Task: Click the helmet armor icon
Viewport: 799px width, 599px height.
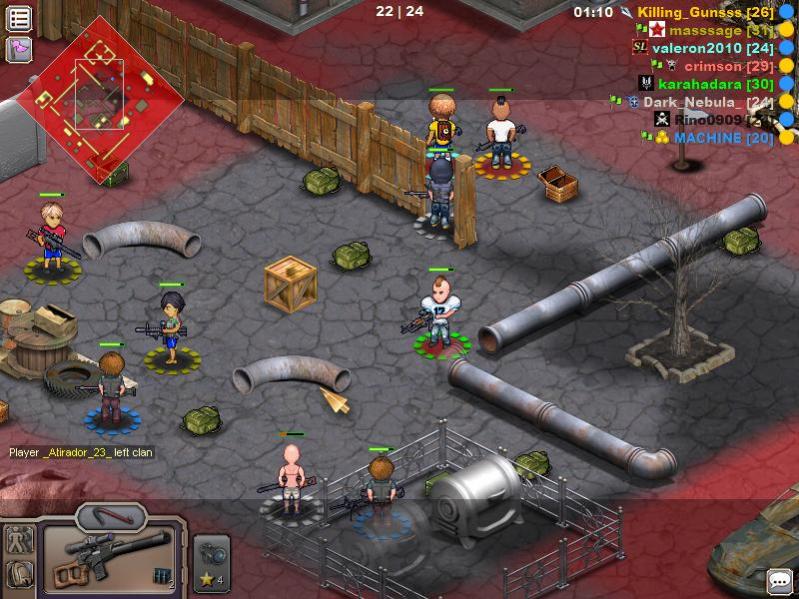Action: (19, 575)
